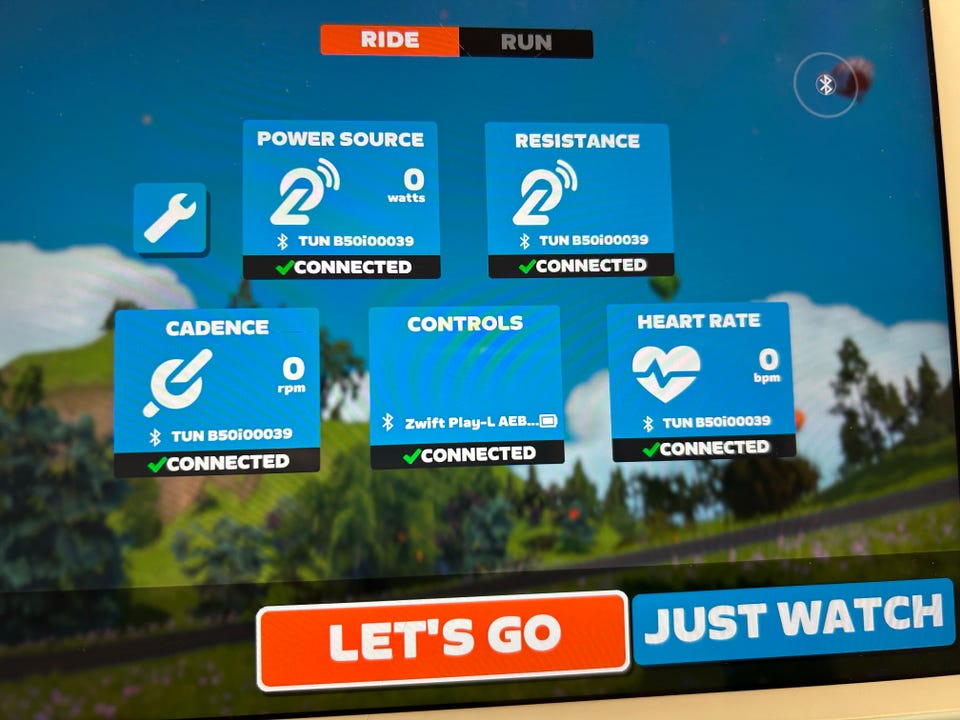Viewport: 960px width, 720px height.
Task: Switch to the RIDE tab
Action: pos(390,41)
